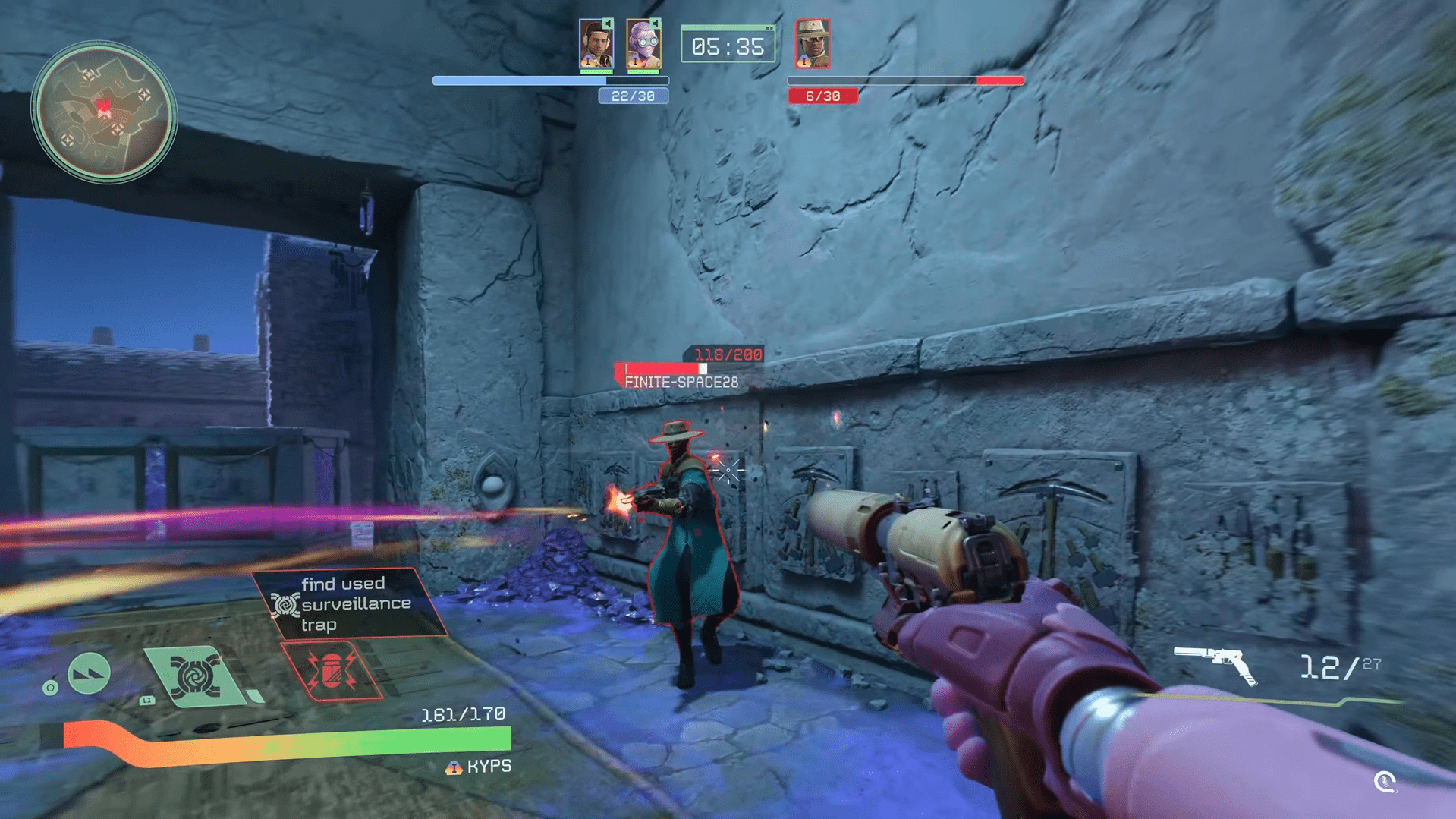Viewport: 1456px width, 819px height.
Task: Open the circular minimap
Action: tap(104, 112)
